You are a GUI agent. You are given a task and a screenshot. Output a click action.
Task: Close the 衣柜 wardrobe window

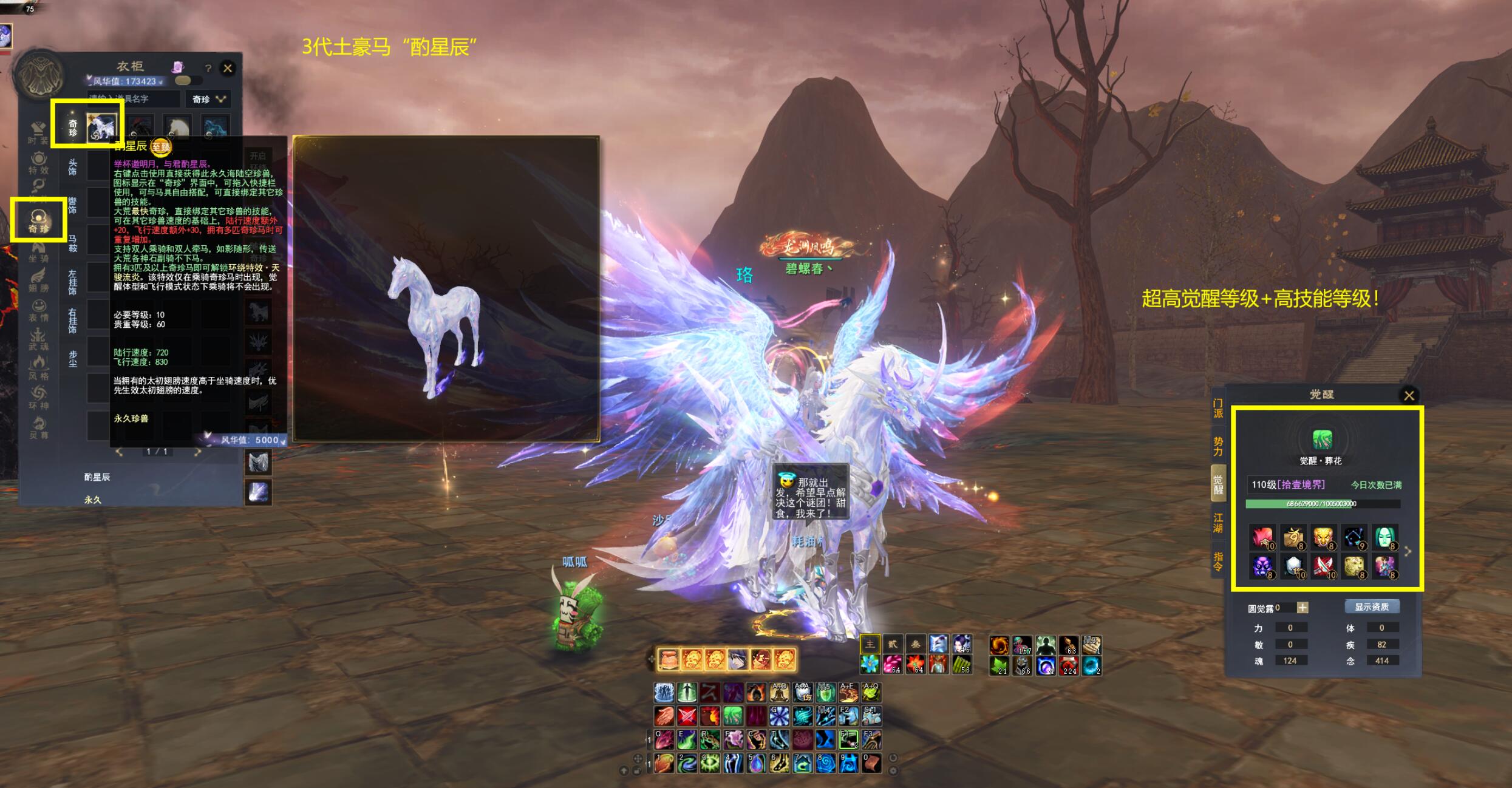[228, 68]
